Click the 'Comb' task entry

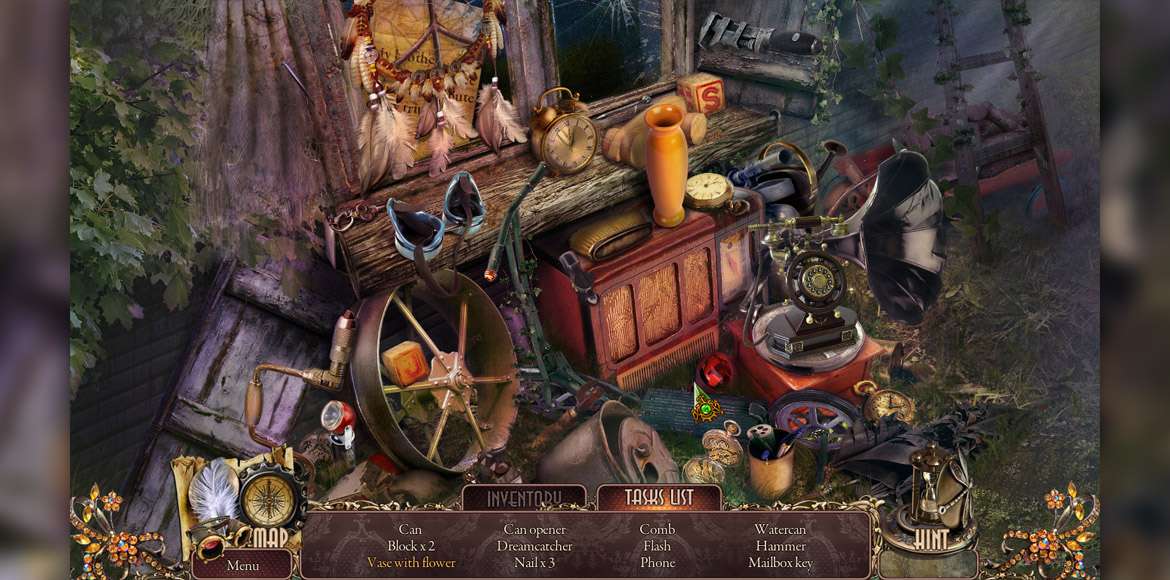tap(657, 529)
